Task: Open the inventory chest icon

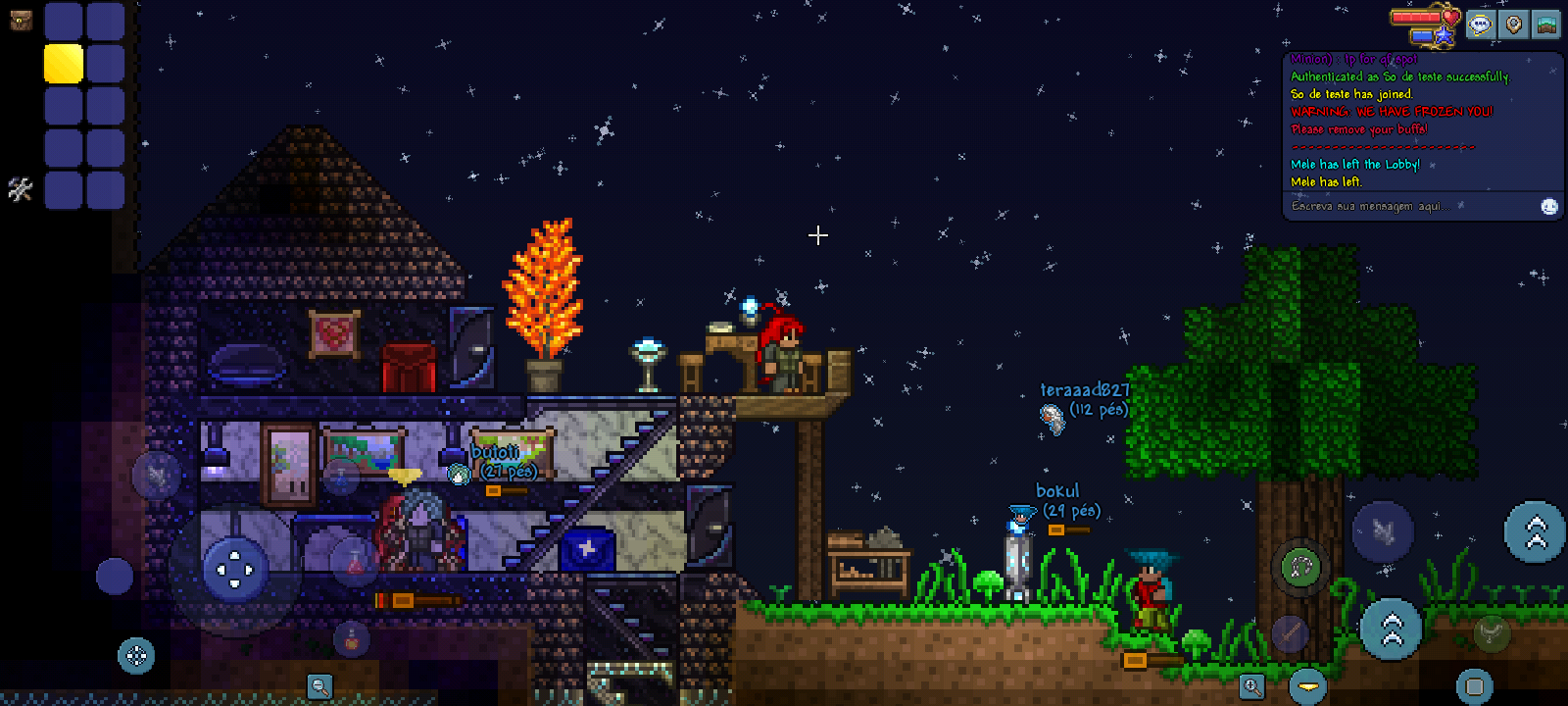Action: tap(21, 20)
